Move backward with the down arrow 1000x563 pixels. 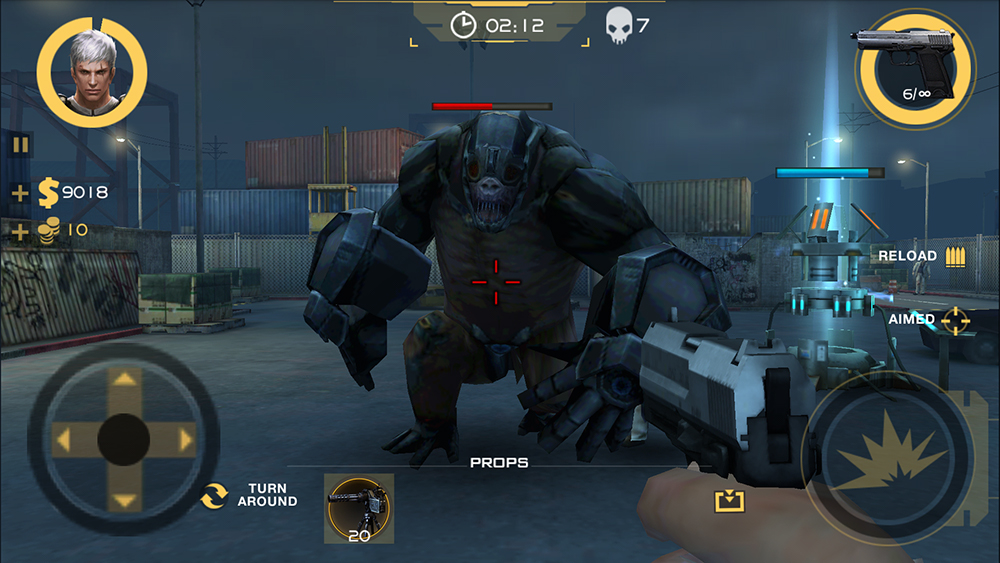click(124, 499)
